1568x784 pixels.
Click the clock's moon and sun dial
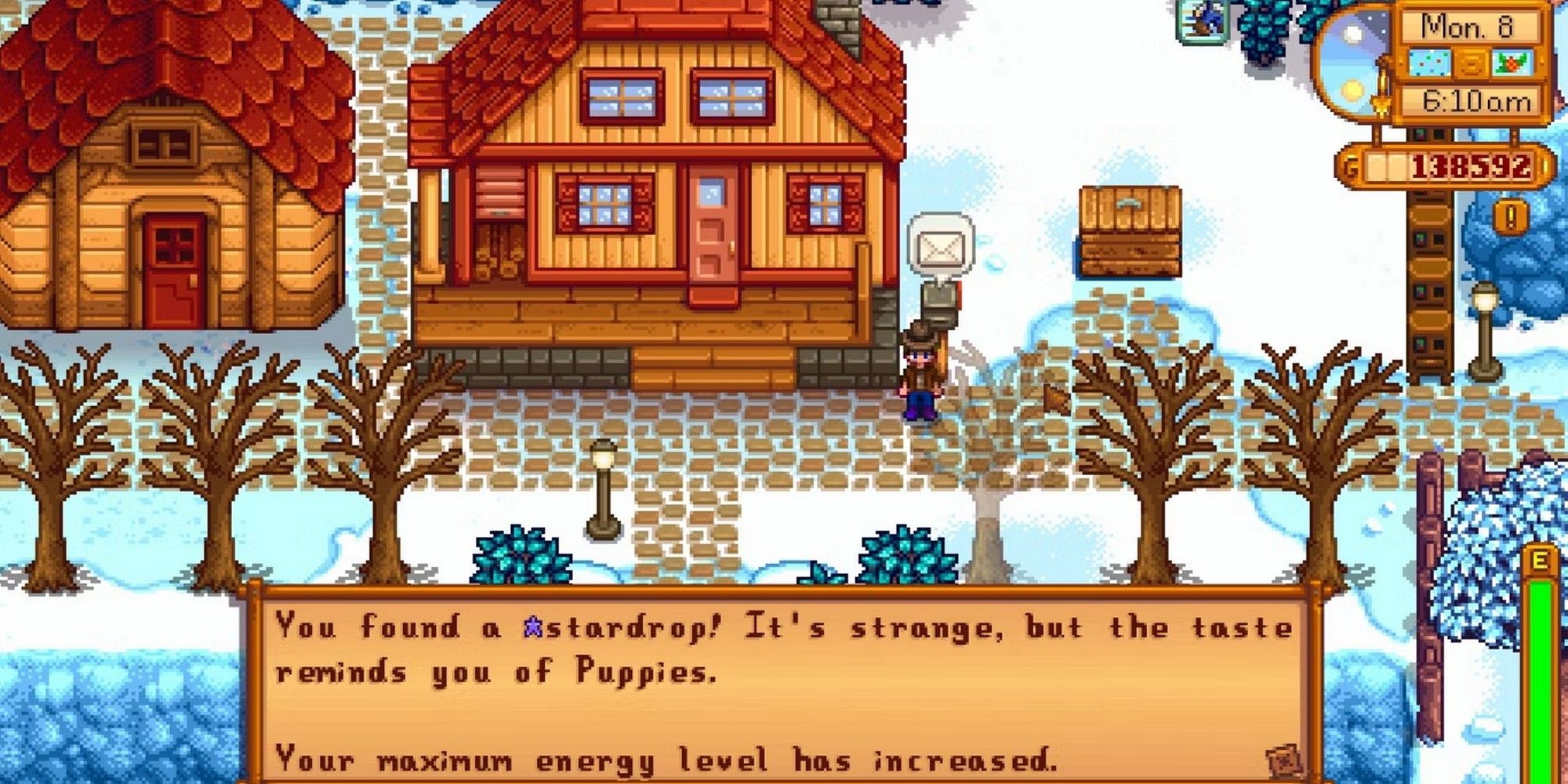(1353, 63)
